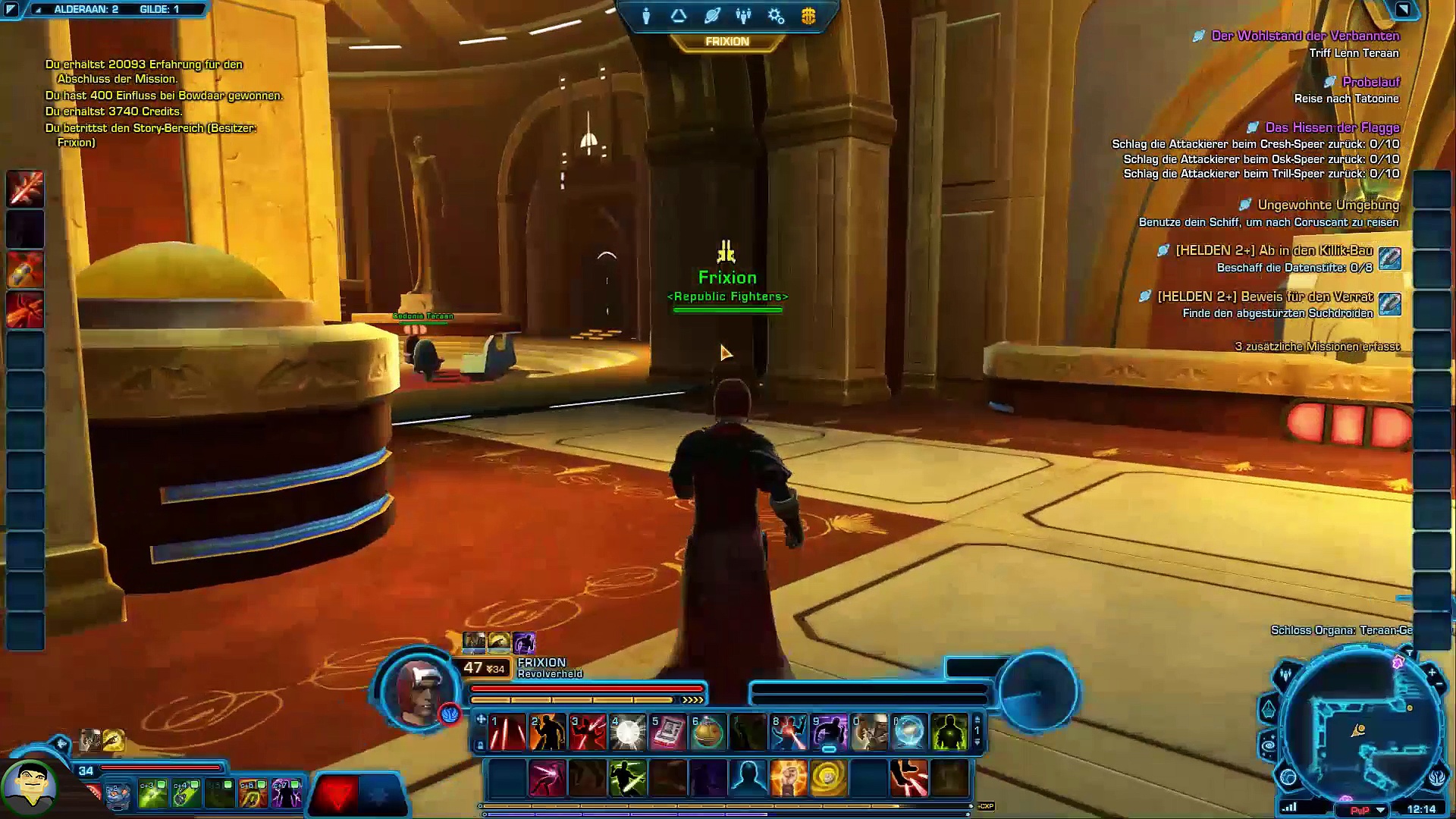Activate the green glowing silhouette ability

pyautogui.click(x=949, y=733)
